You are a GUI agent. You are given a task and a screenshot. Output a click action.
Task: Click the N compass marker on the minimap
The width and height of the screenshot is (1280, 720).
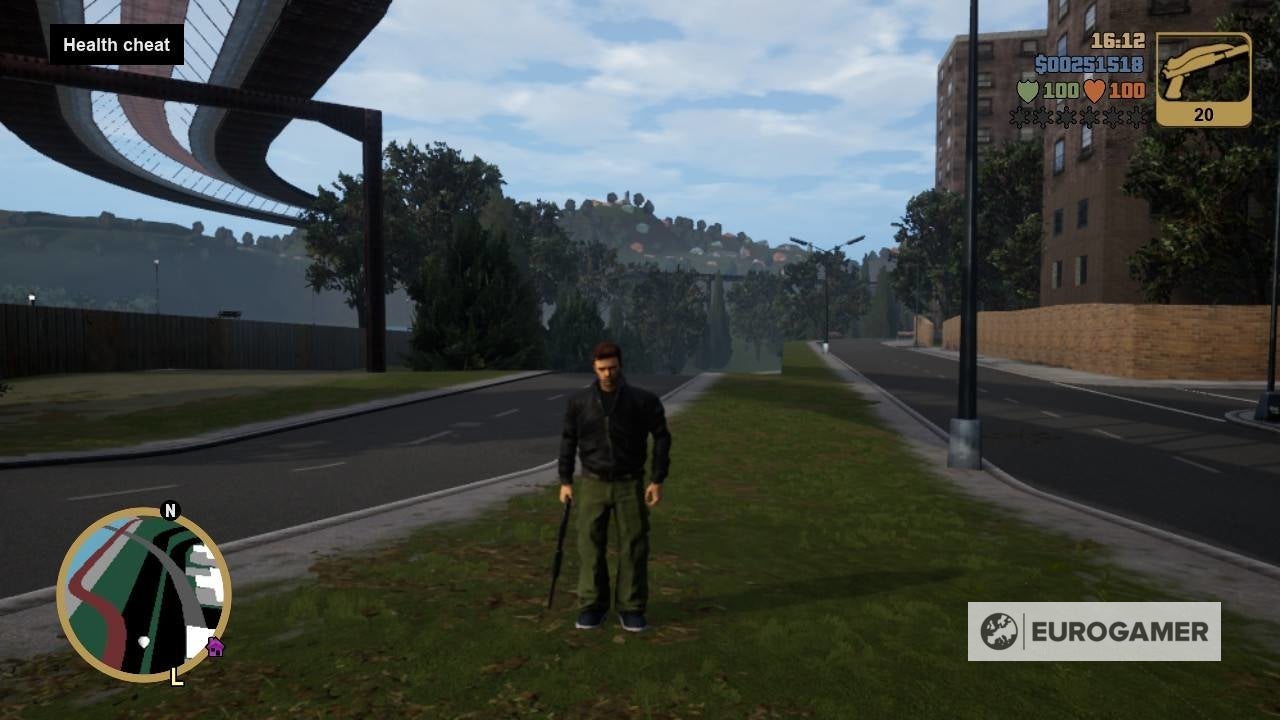click(x=170, y=512)
